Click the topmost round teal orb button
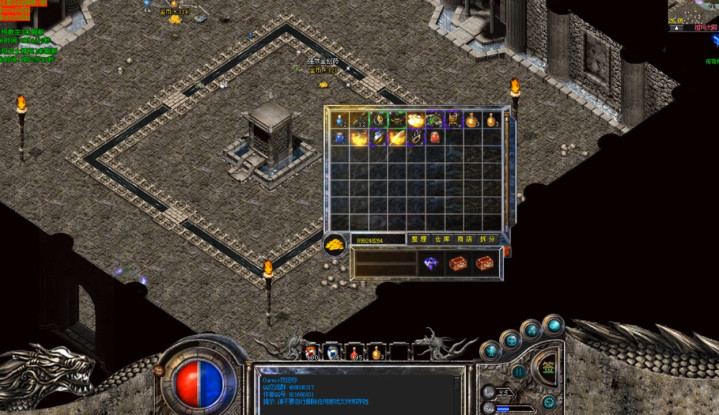 click(554, 325)
